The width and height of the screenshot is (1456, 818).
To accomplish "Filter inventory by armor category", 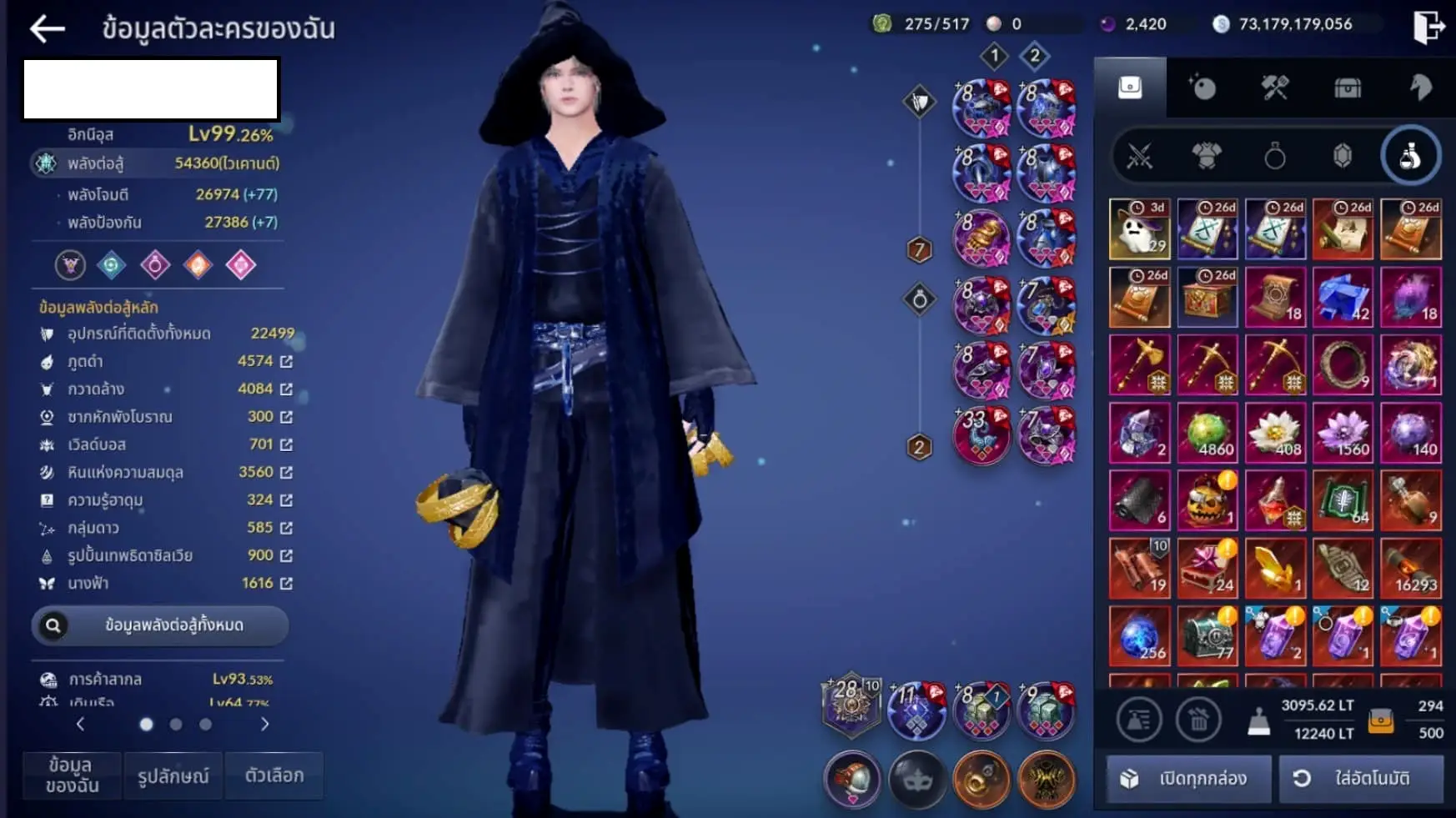I will pyautogui.click(x=1207, y=156).
